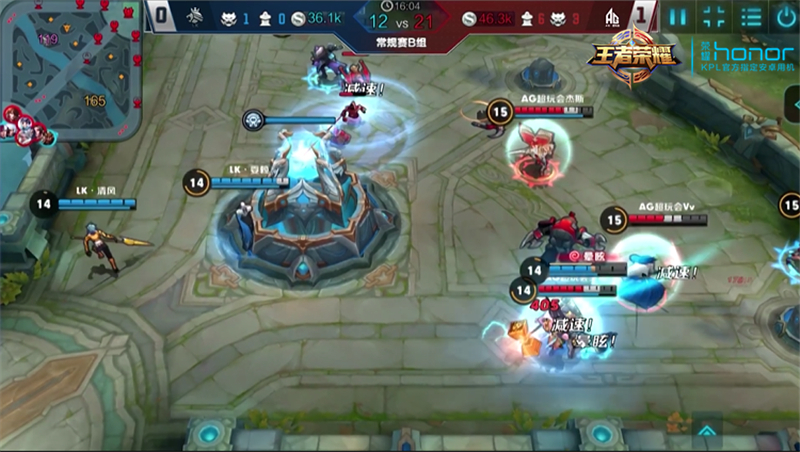
Task: Expand the bottom panel with the up arrow
Action: (707, 433)
